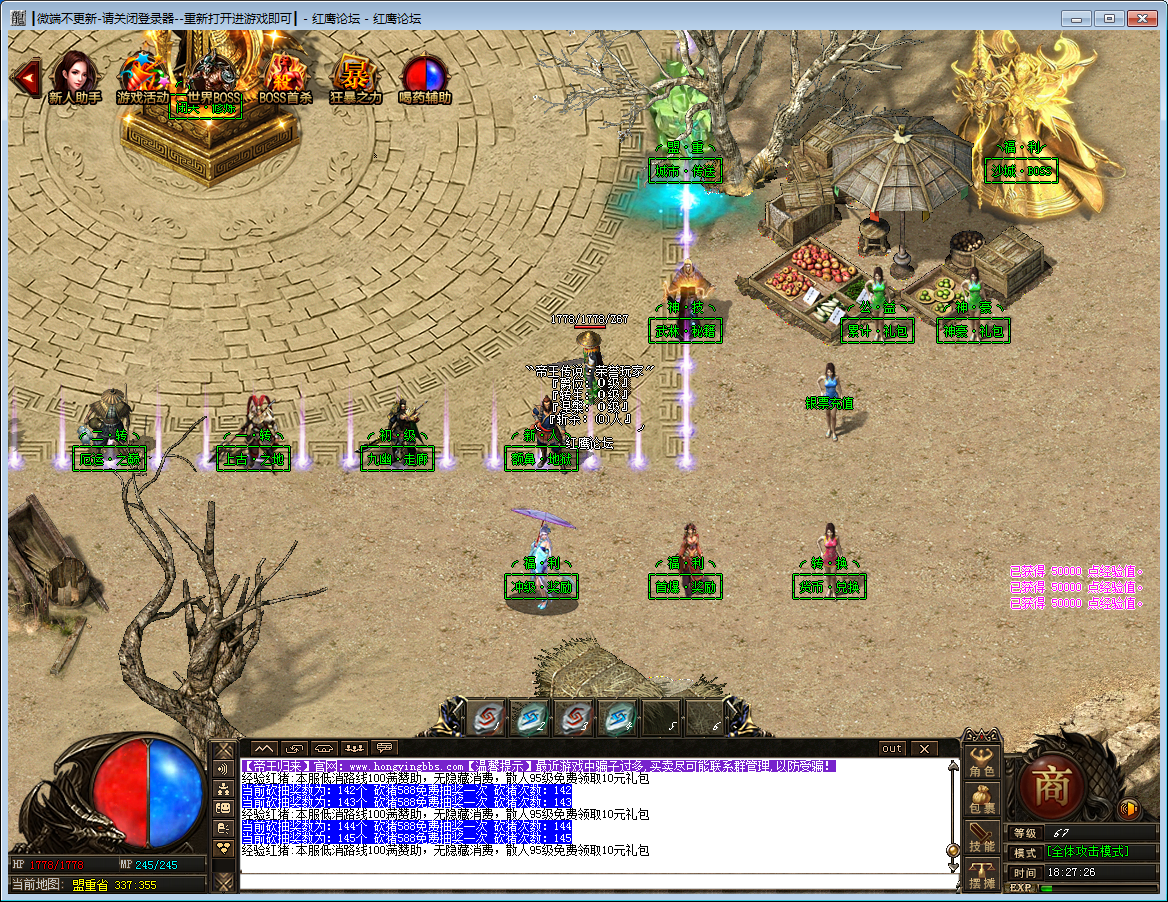Use the blue swirl skill in hotbar slot 2

pos(529,717)
